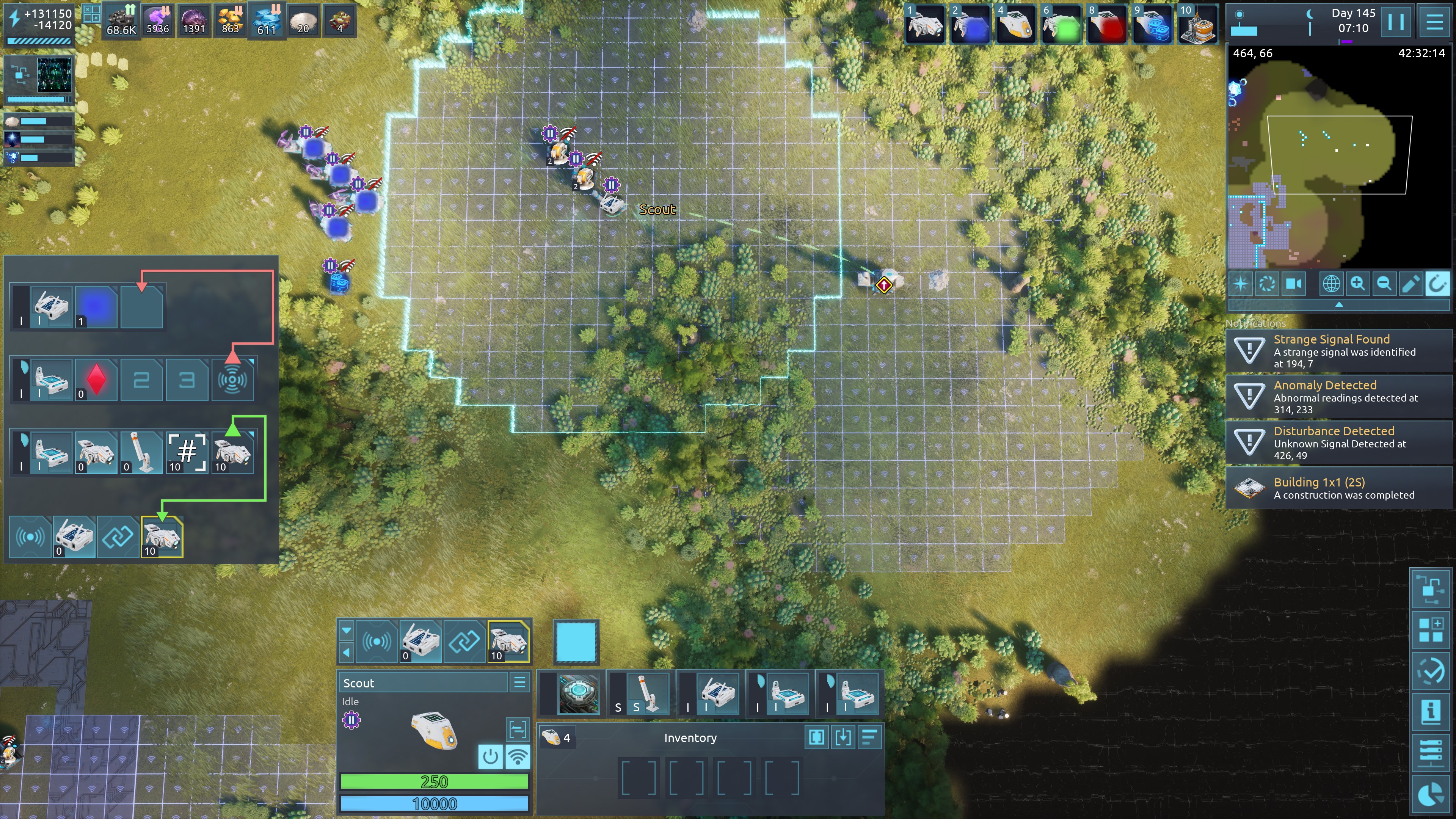Zoom out the minimap with the magnifier minus
Screen dimensions: 1456x819
[x=1384, y=284]
